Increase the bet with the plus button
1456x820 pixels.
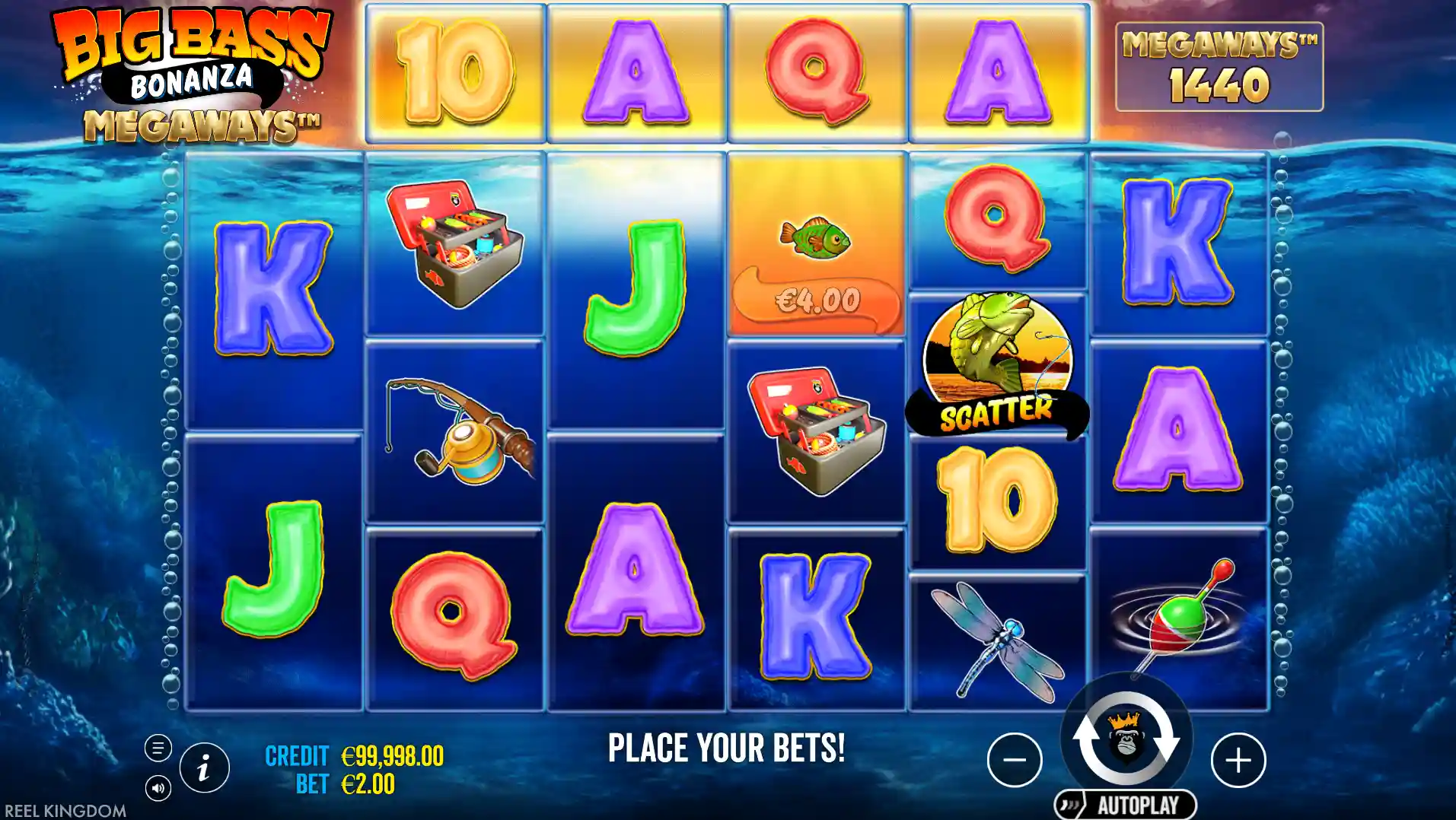[1238, 760]
